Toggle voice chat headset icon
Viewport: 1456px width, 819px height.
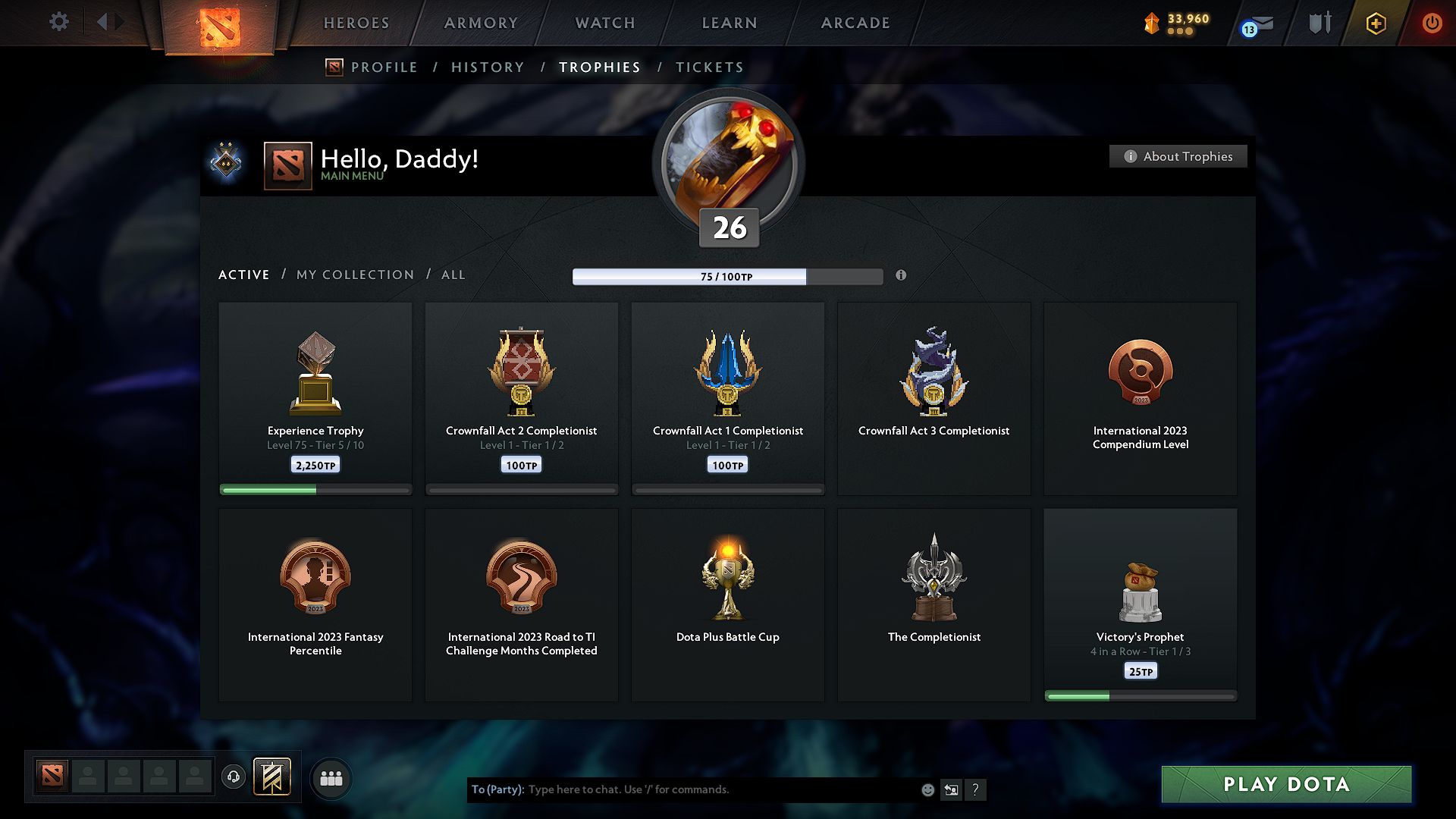[x=234, y=777]
